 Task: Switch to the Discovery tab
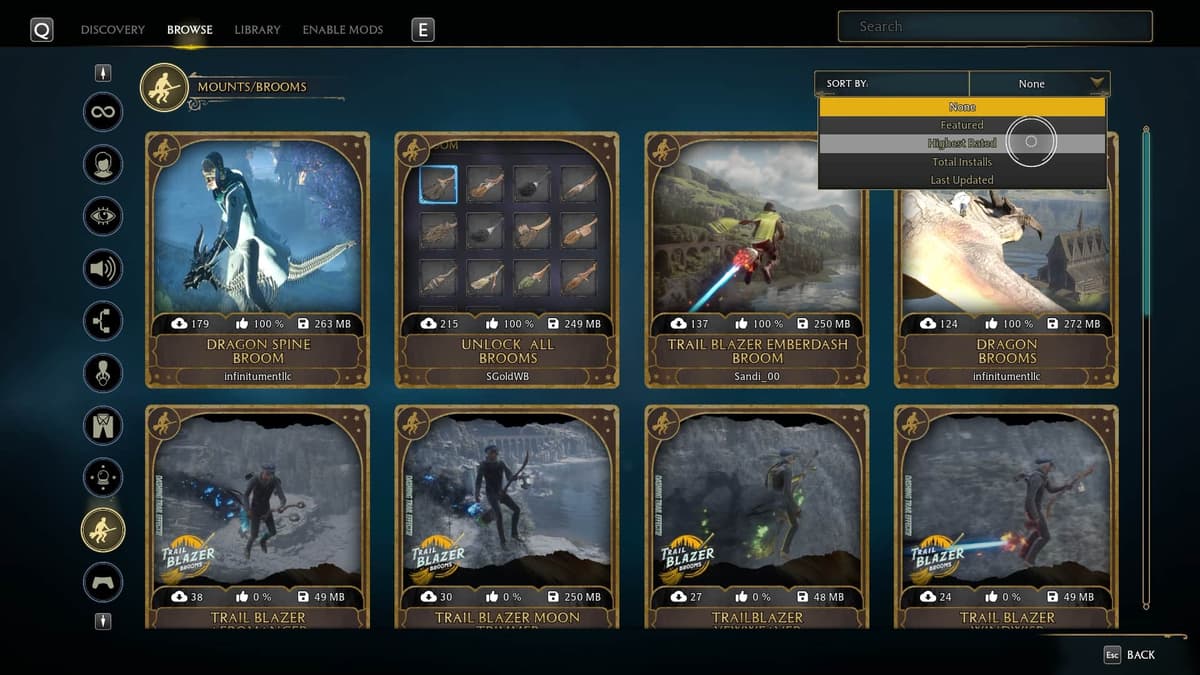pyautogui.click(x=112, y=30)
